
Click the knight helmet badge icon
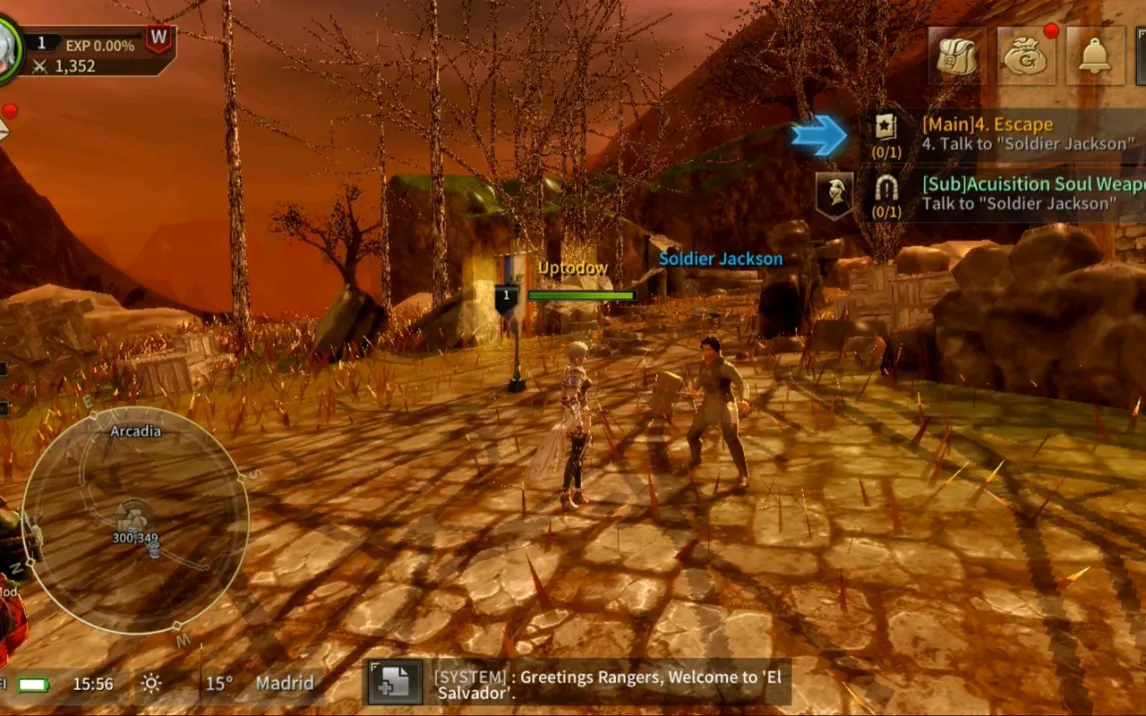pyautogui.click(x=835, y=194)
